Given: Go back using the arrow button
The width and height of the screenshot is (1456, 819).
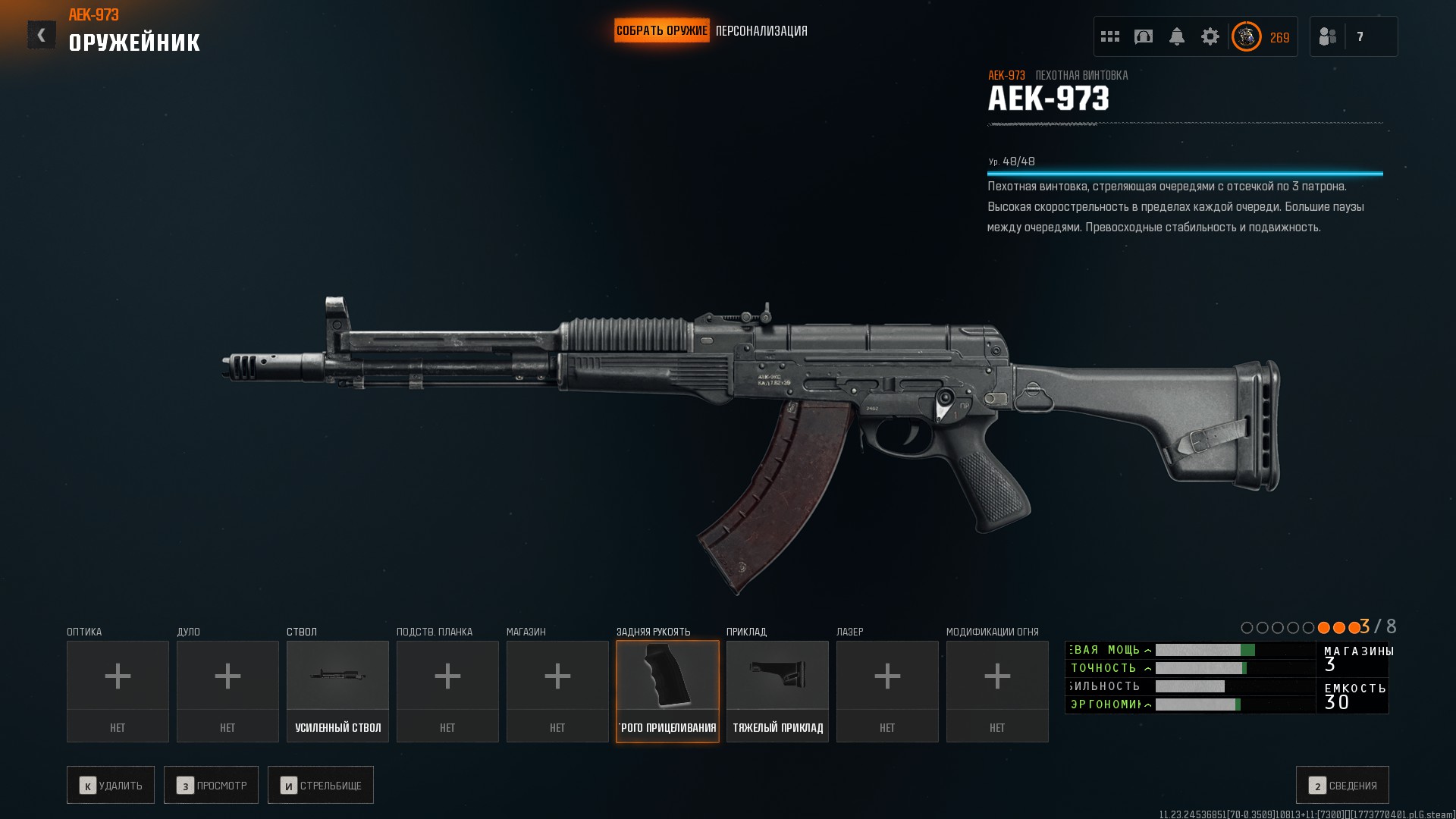Looking at the screenshot, I should tap(42, 35).
